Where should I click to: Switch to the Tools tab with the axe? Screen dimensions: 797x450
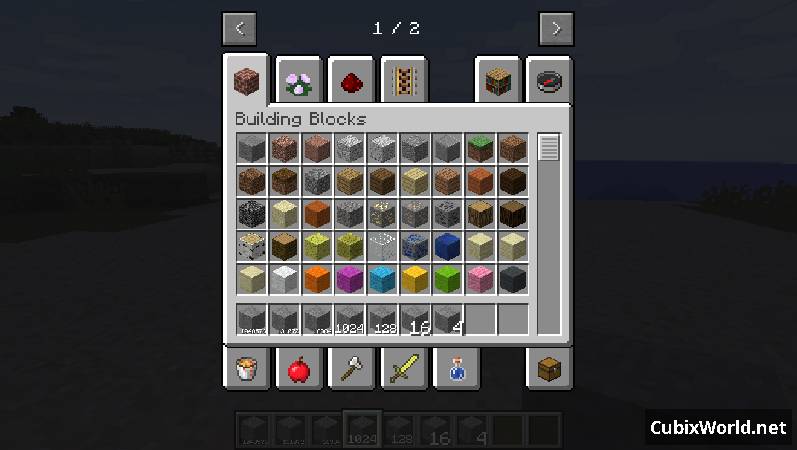351,369
